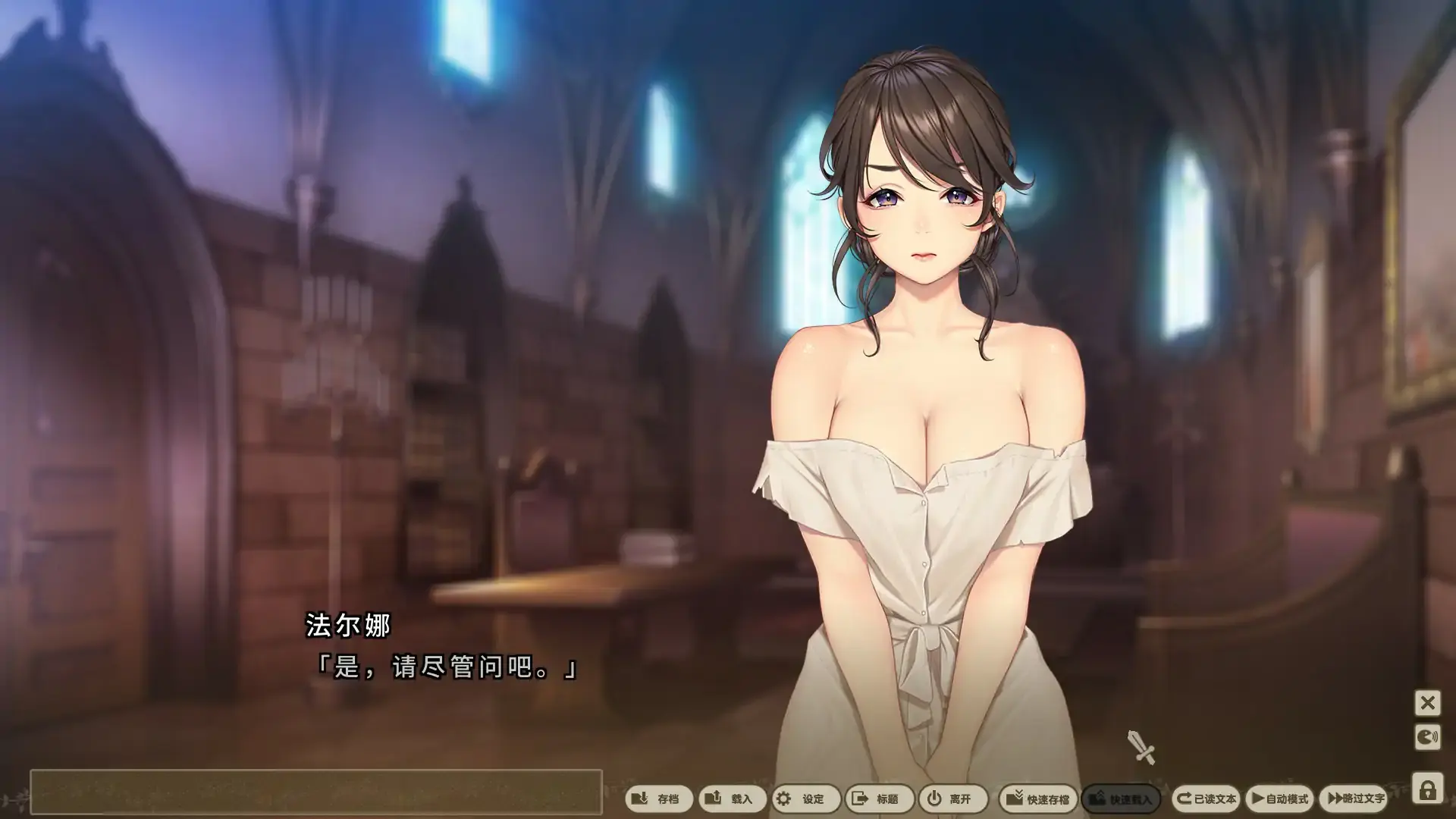Image resolution: width=1456 pixels, height=819 pixels.
Task: Open the 存档 save menu
Action: point(657,799)
